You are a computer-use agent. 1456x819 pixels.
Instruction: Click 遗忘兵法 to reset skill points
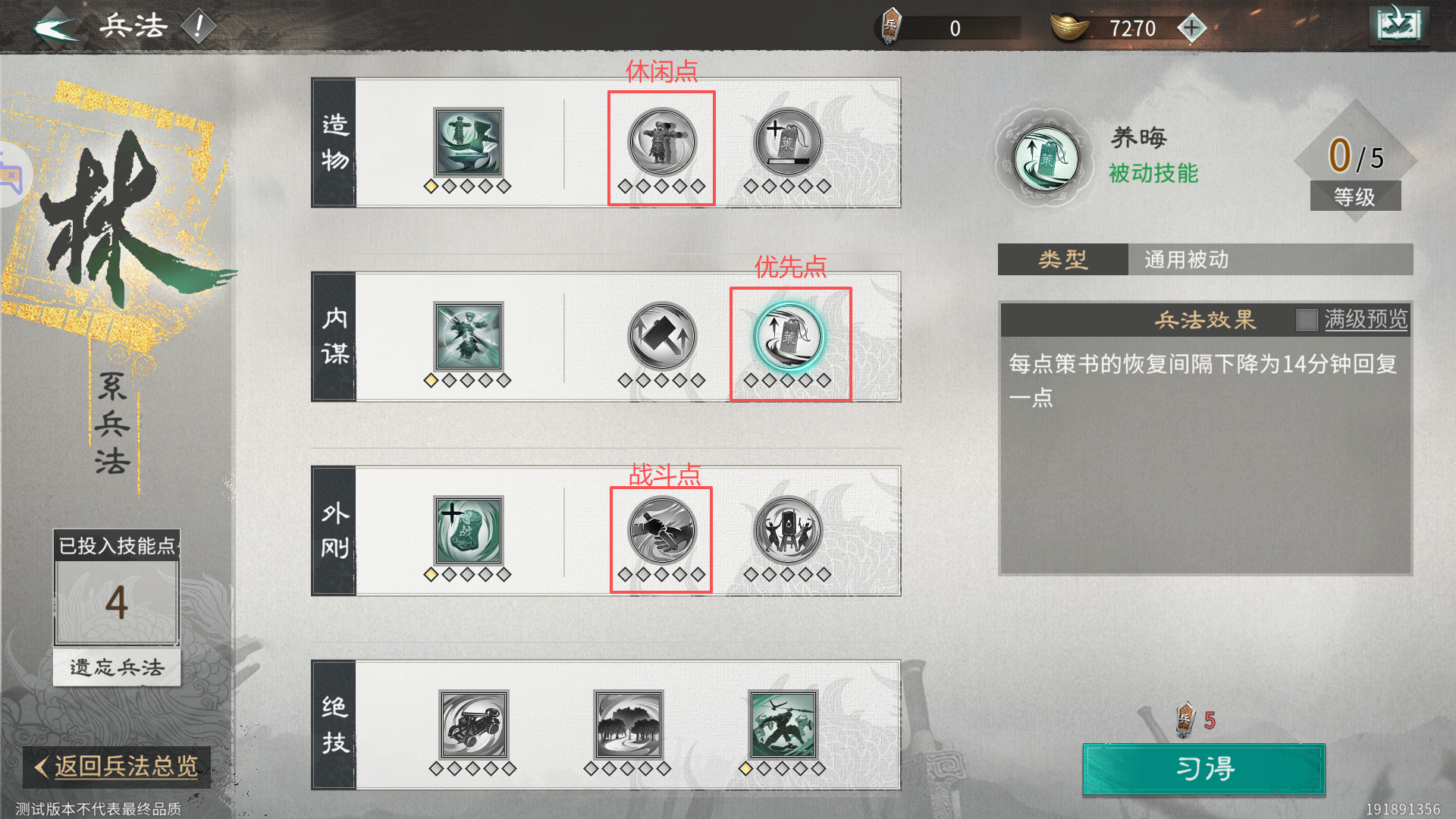pyautogui.click(x=116, y=668)
